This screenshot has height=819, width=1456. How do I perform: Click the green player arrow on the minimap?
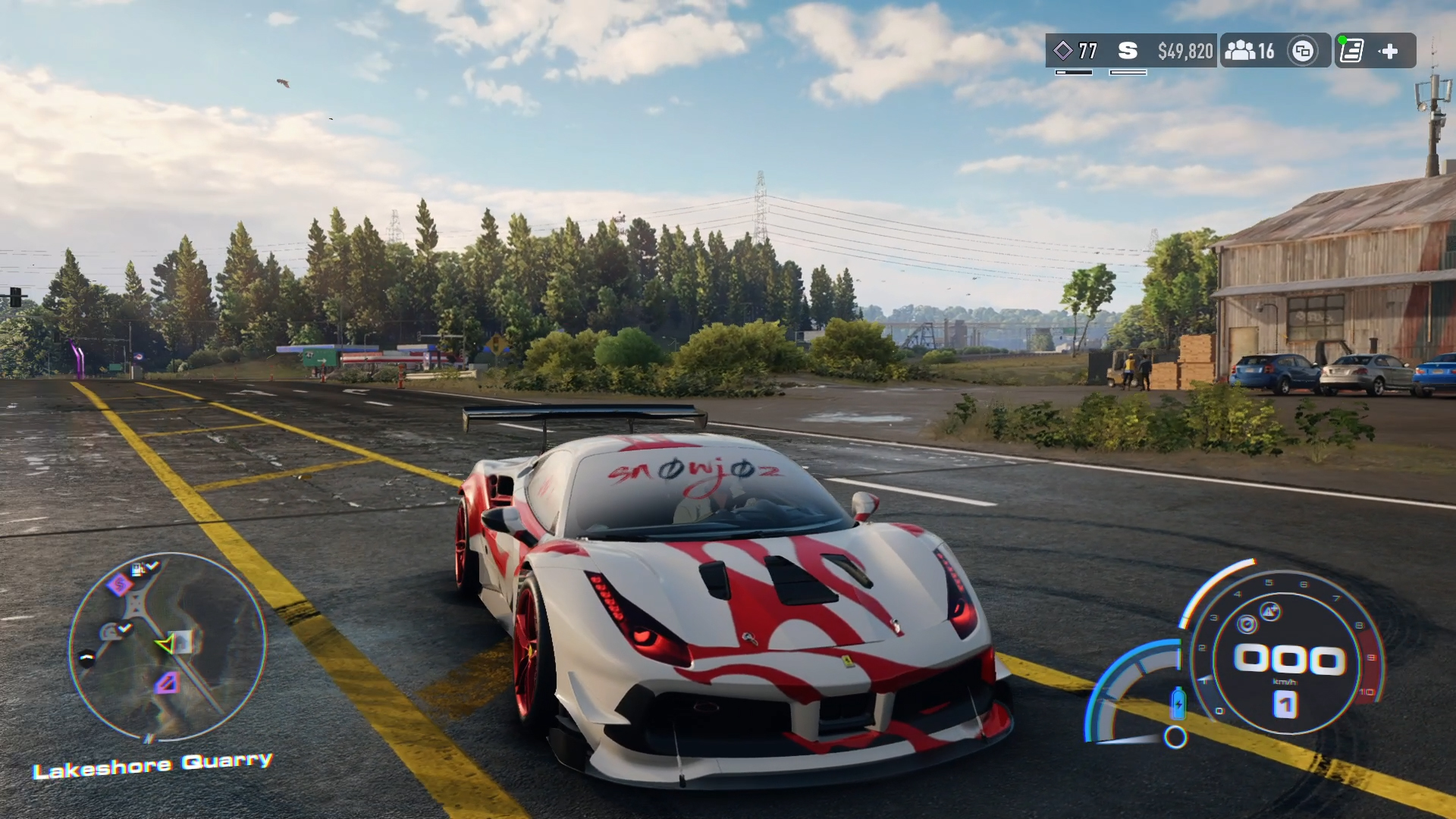pyautogui.click(x=165, y=645)
